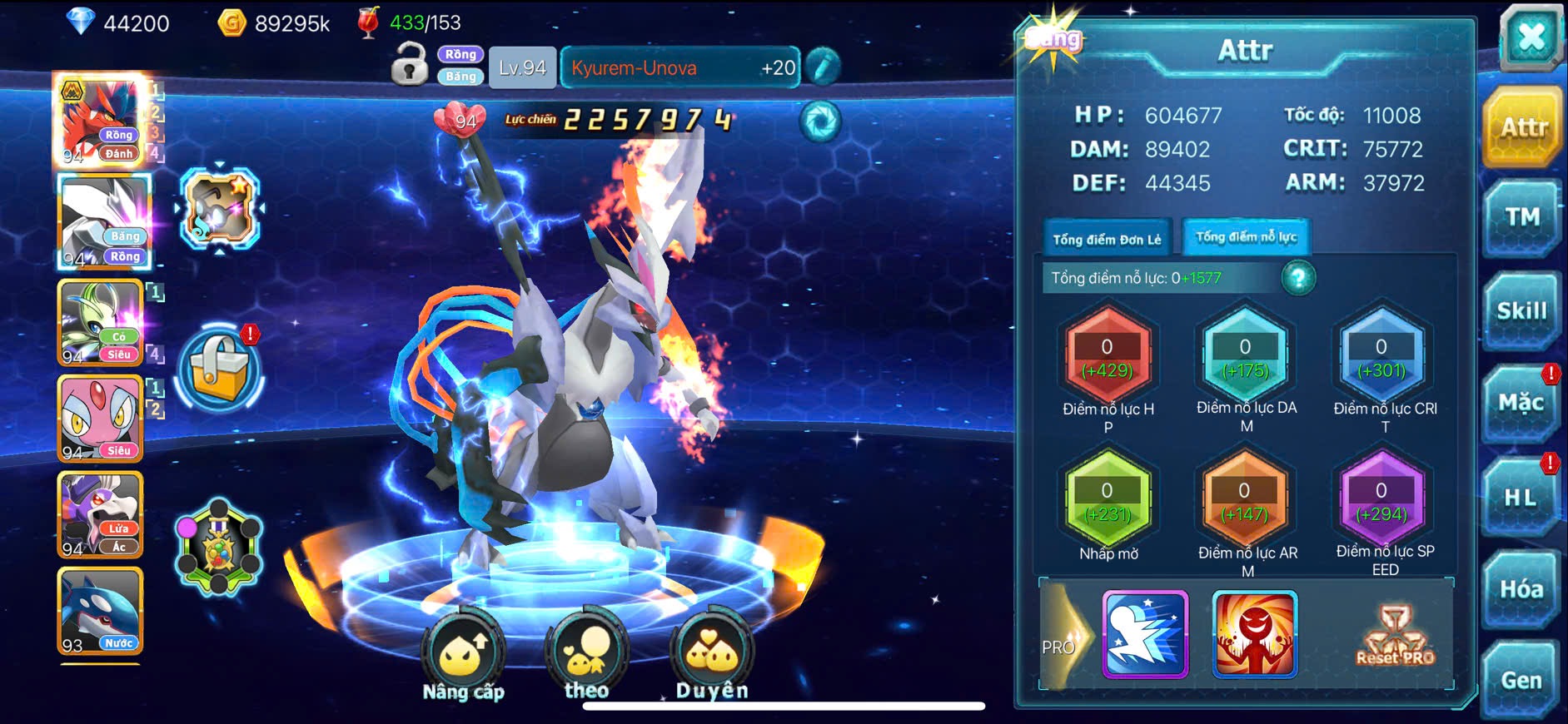The image size is (1568, 724).
Task: Click the Reset PRO button
Action: coord(1396,637)
